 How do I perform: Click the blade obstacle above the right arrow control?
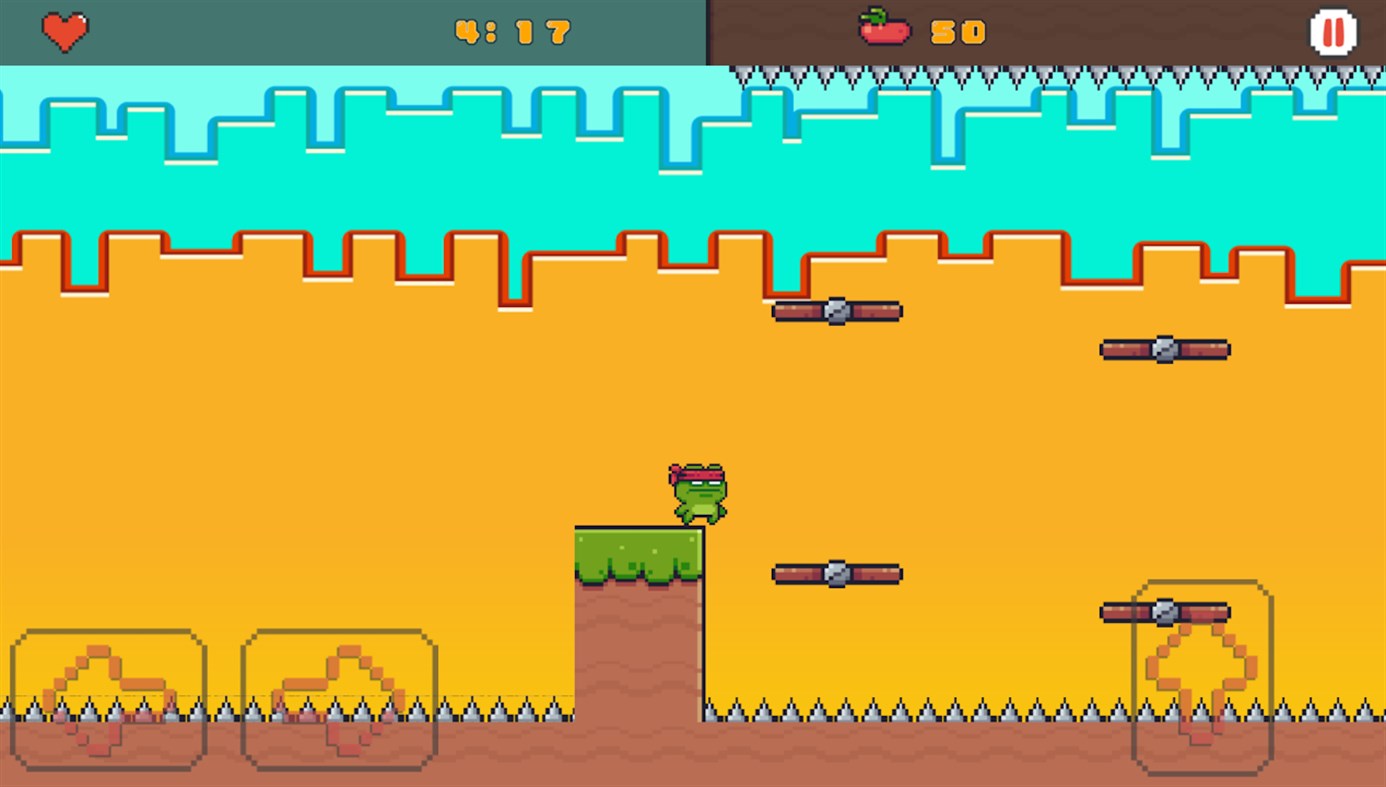pyautogui.click(x=1164, y=611)
